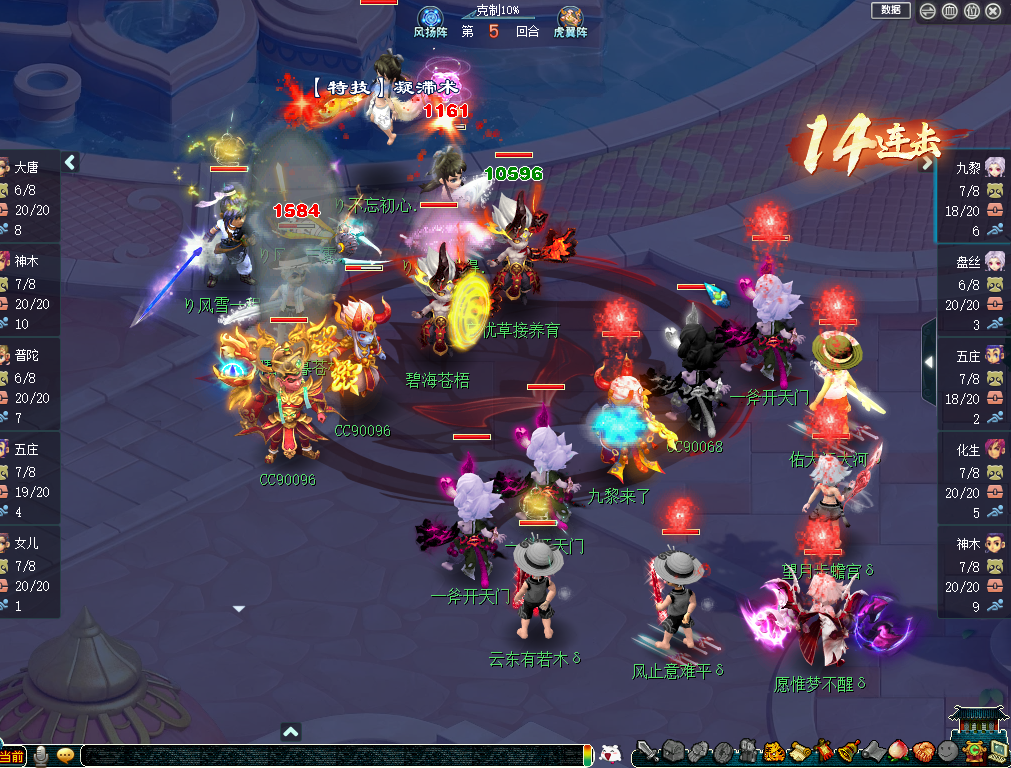1011x768 pixels.
Task: Activate the microphone voice input icon
Action: click(42, 755)
